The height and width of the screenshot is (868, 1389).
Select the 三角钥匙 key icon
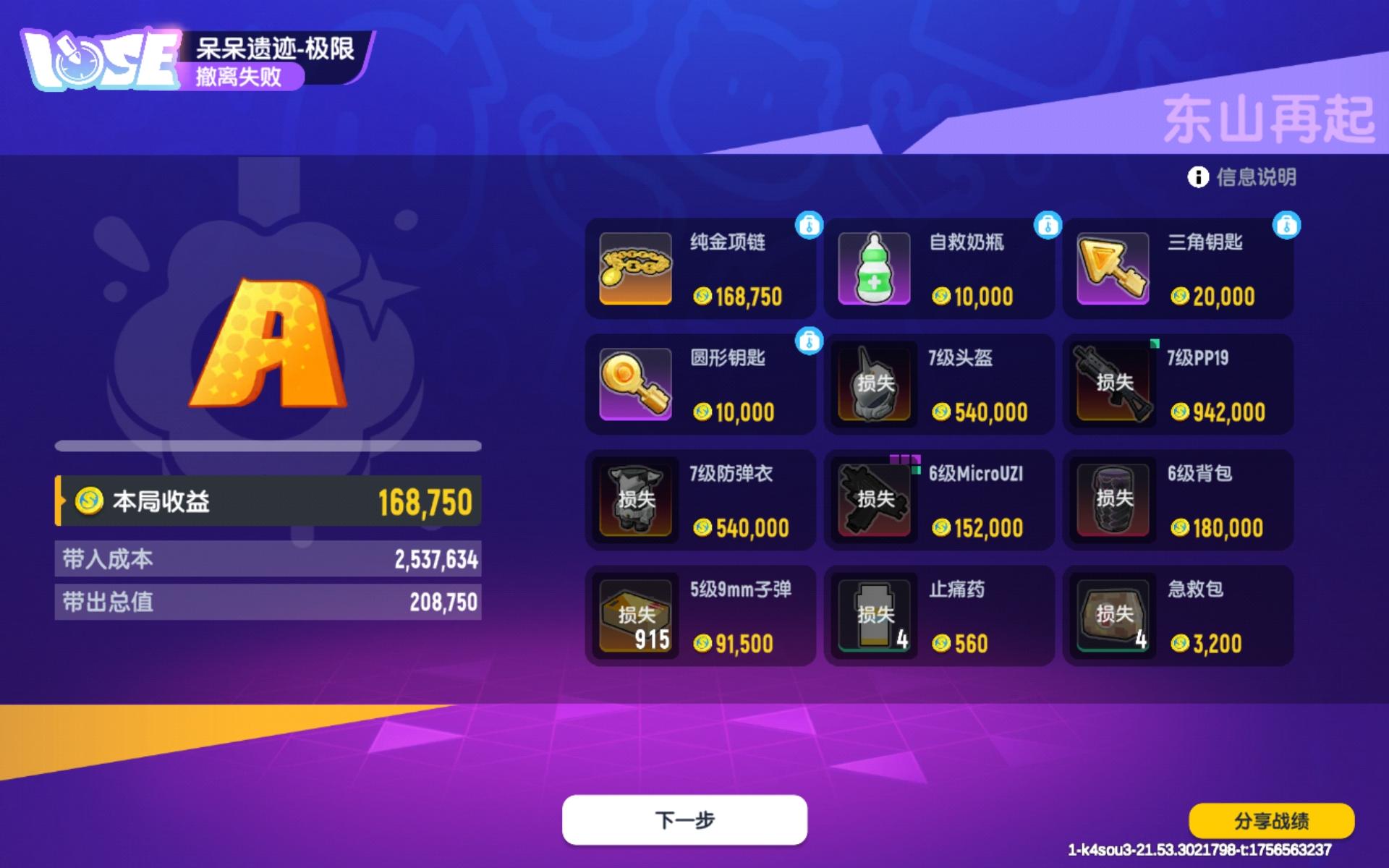coord(1111,268)
